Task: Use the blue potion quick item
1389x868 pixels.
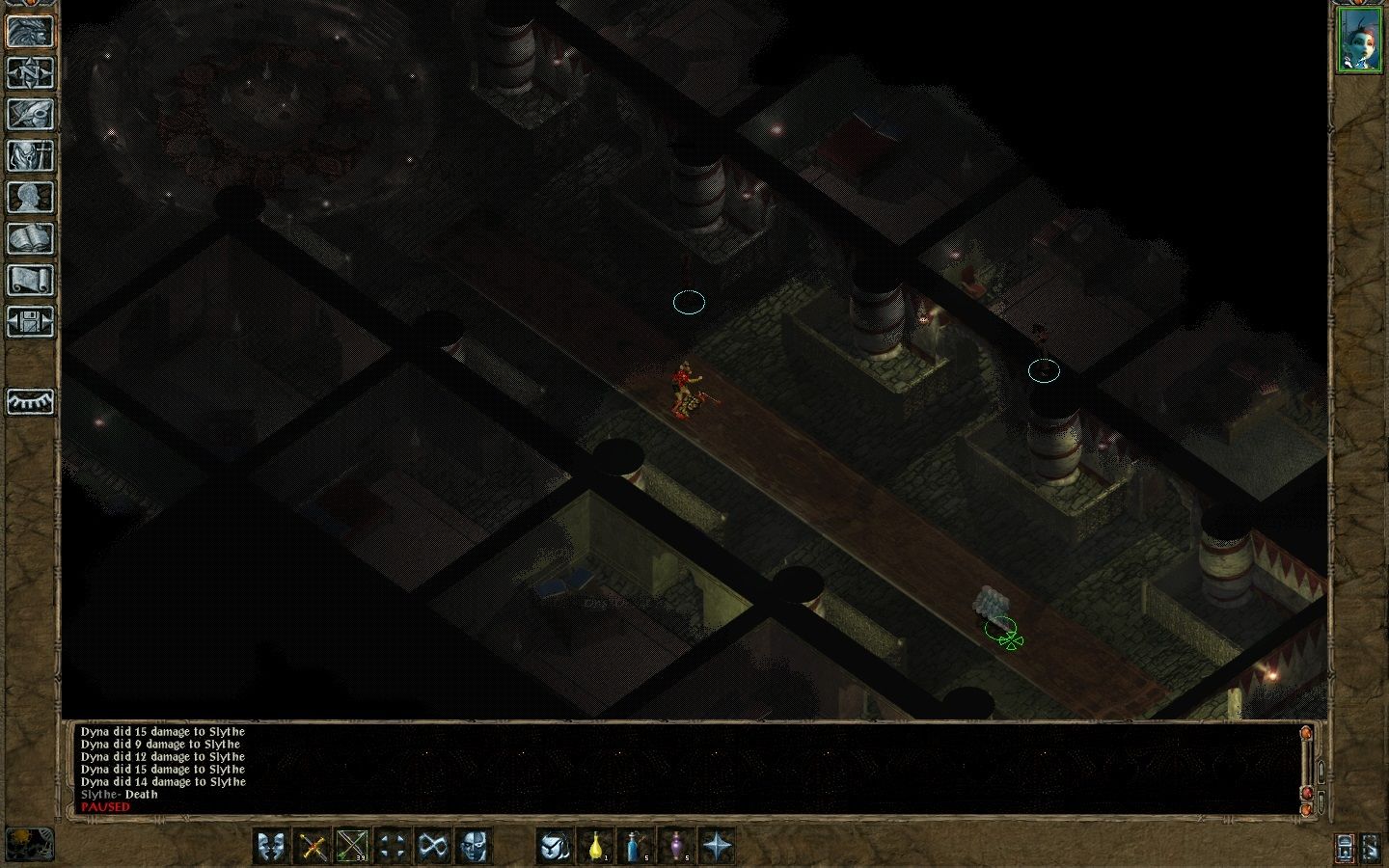Action: (x=637, y=846)
